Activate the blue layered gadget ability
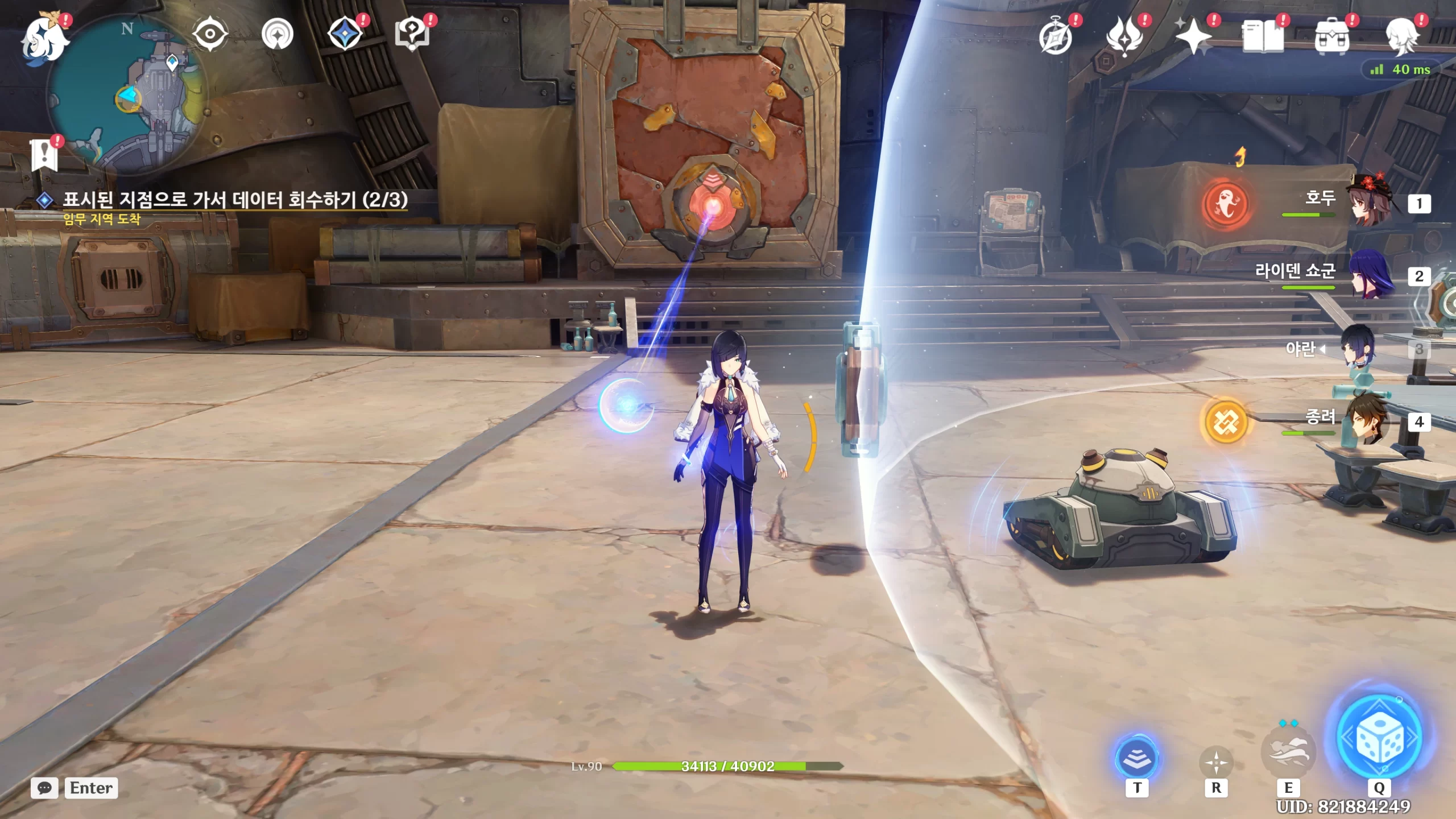1456x819 pixels. (1137, 758)
